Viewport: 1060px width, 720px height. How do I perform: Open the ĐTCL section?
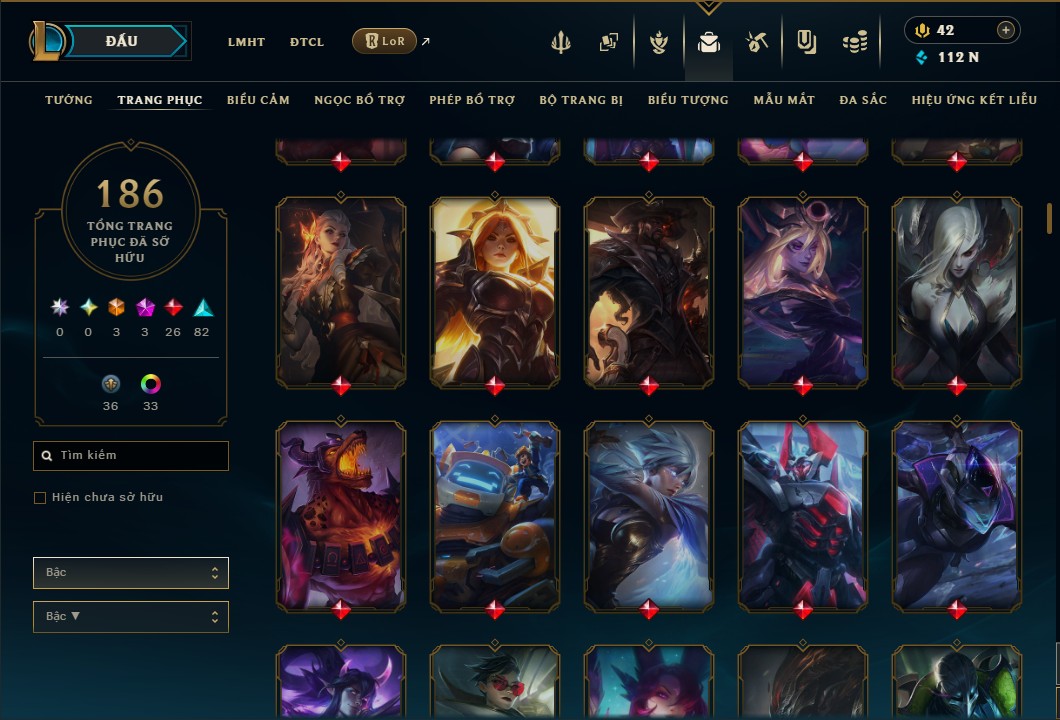tap(307, 42)
